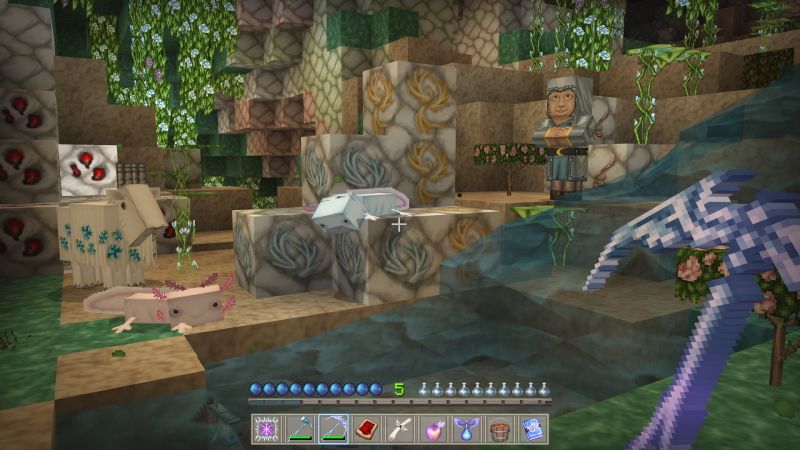Select the jam toast food slot
The image size is (800, 450).
click(367, 428)
